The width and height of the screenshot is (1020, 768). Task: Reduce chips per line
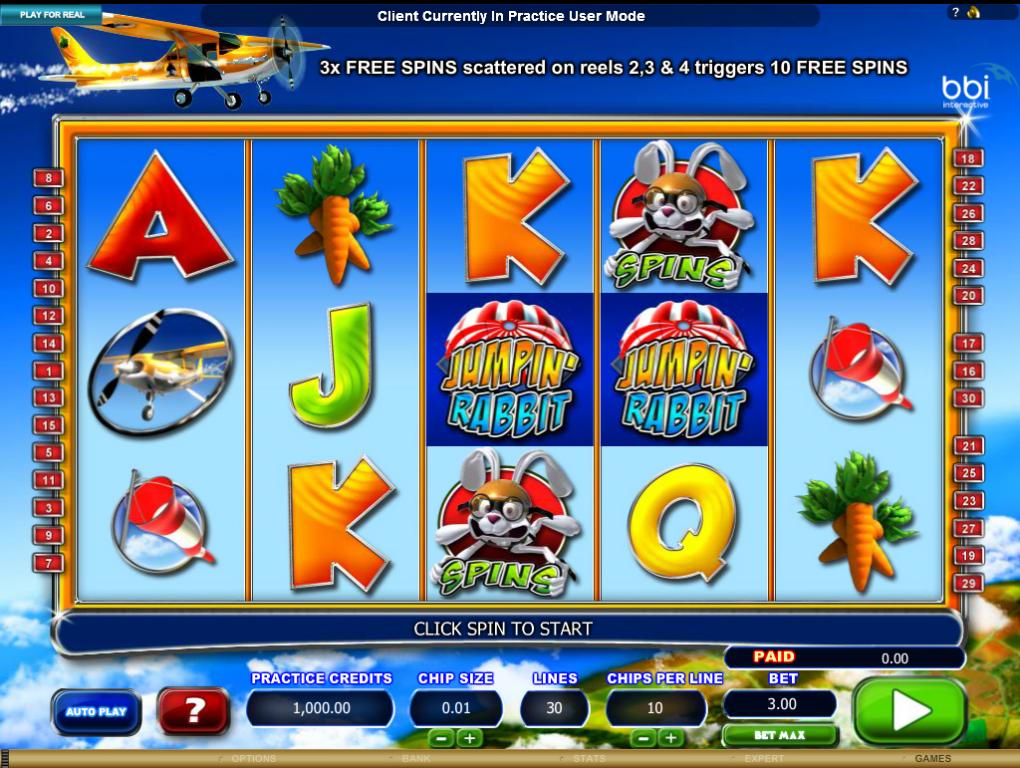644,738
